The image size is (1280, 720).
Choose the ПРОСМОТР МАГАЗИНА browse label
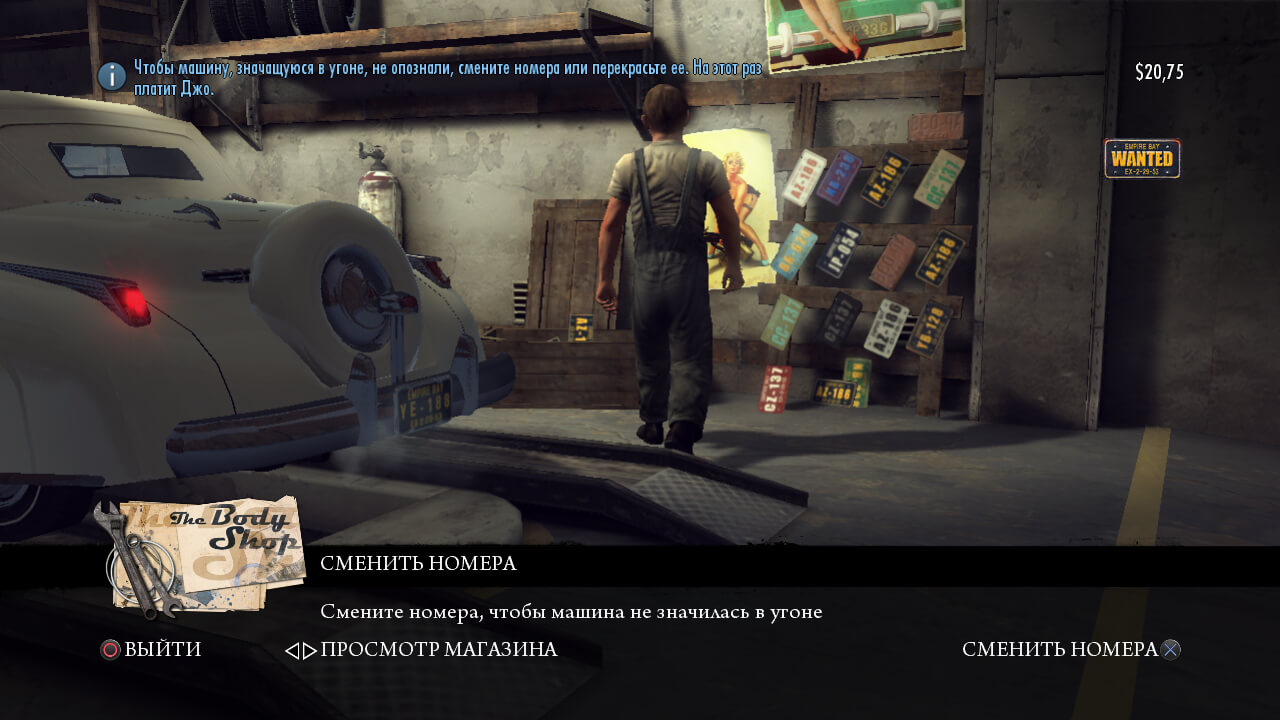coord(439,650)
